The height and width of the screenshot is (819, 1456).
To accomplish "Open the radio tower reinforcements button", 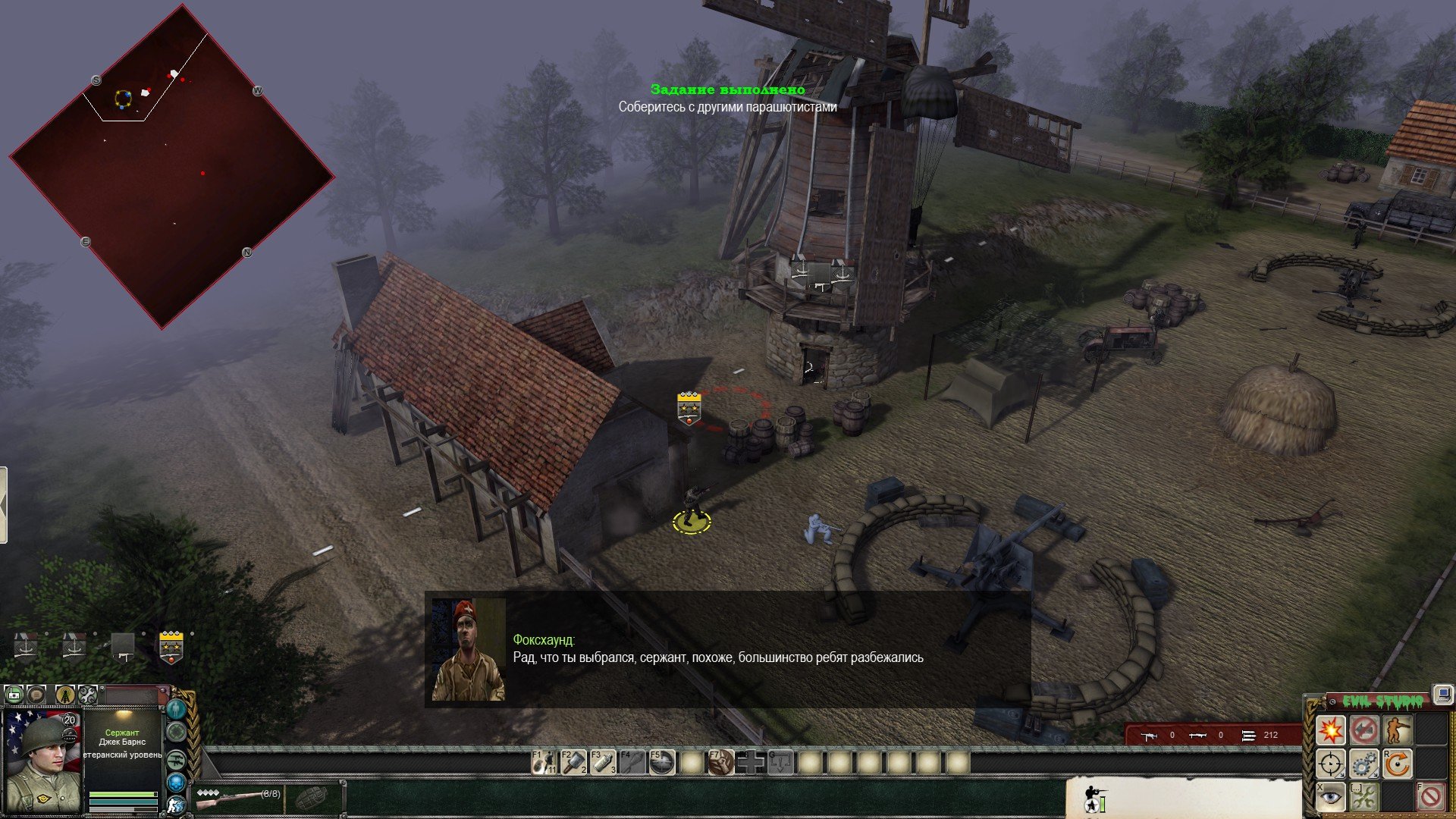I will [x=65, y=694].
